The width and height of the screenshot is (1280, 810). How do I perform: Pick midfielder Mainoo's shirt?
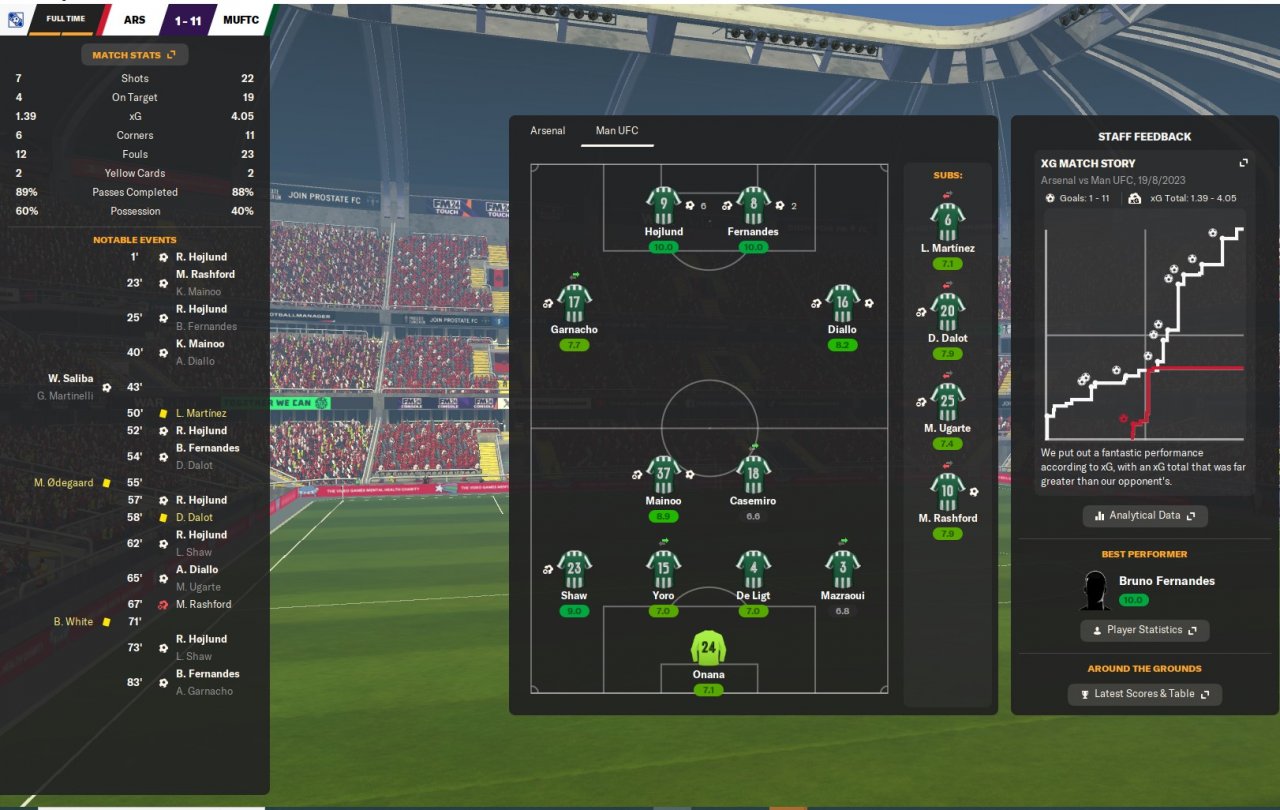pyautogui.click(x=663, y=476)
